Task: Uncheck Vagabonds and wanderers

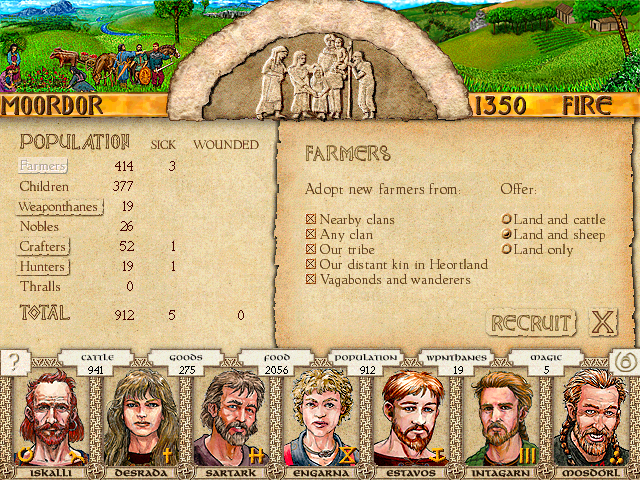Action: 310,280
